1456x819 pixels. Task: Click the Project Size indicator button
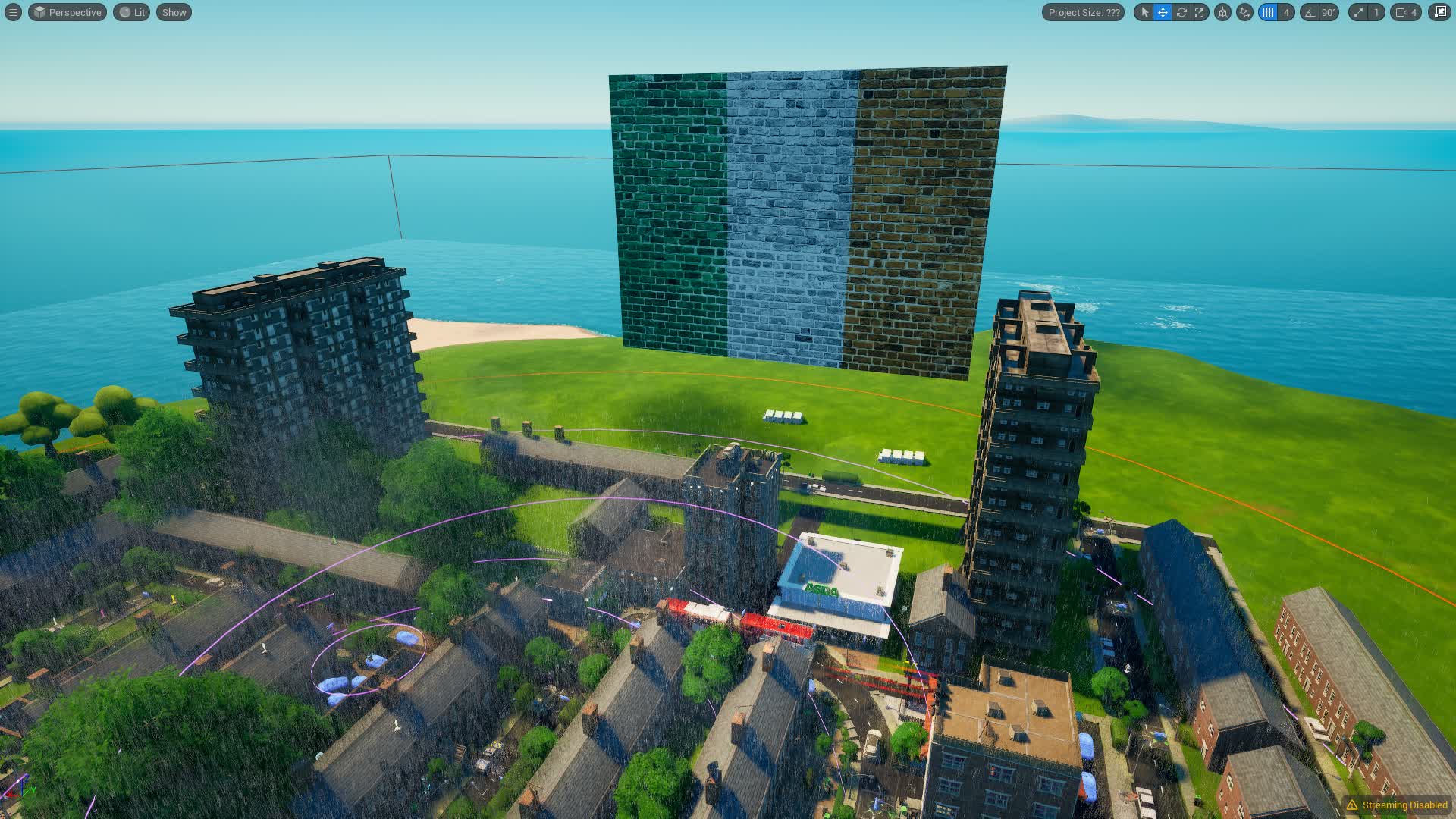tap(1083, 12)
